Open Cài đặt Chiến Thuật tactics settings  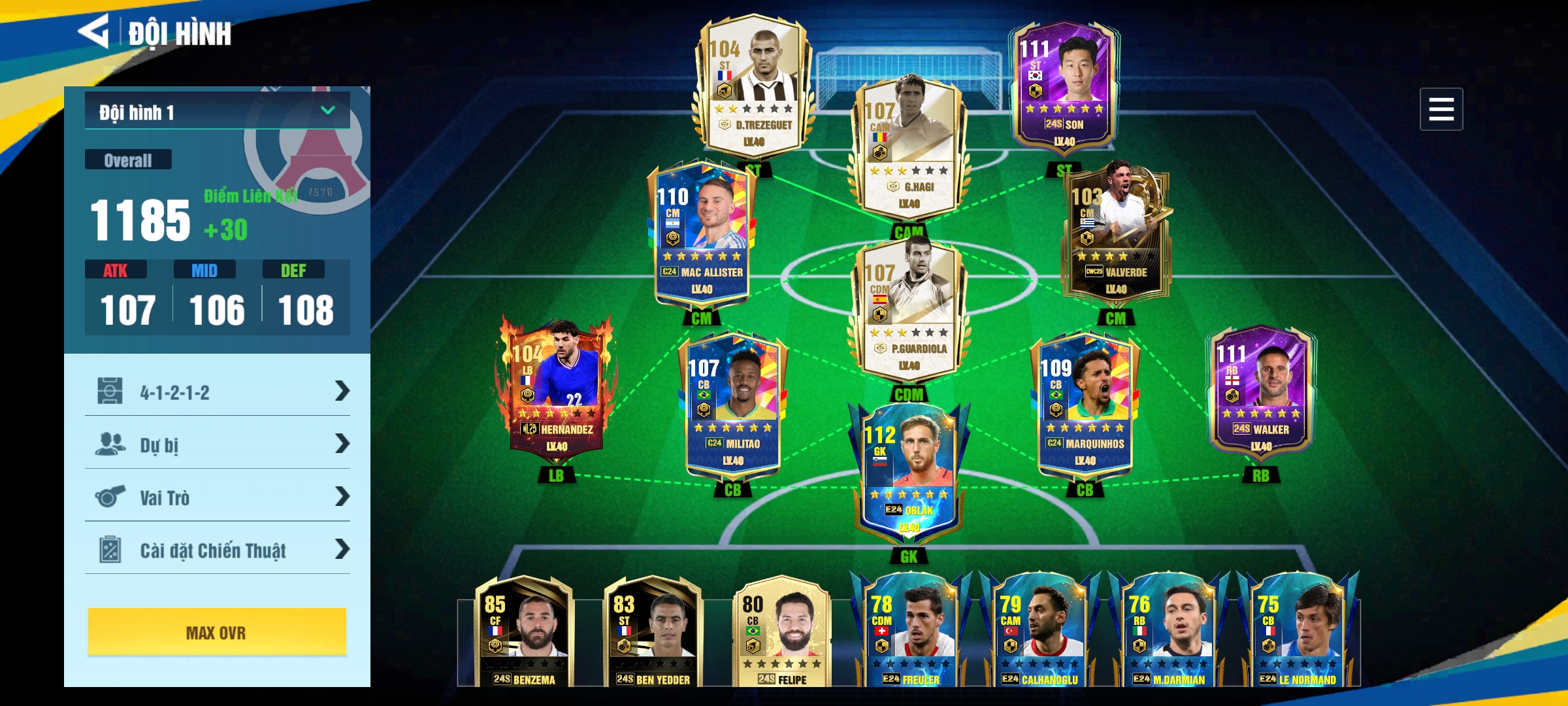coord(217,550)
